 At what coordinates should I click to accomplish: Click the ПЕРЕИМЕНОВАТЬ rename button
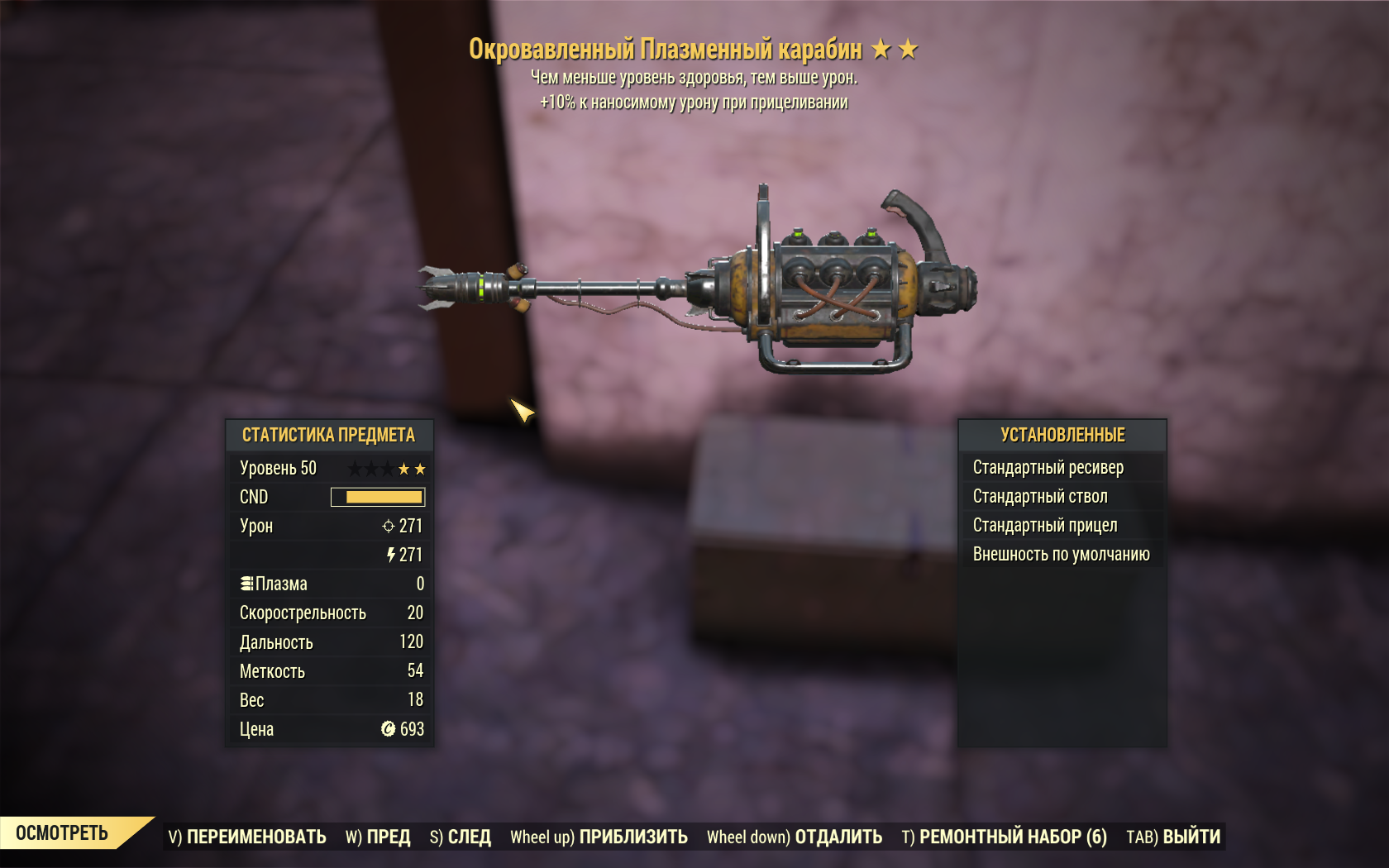(247, 837)
